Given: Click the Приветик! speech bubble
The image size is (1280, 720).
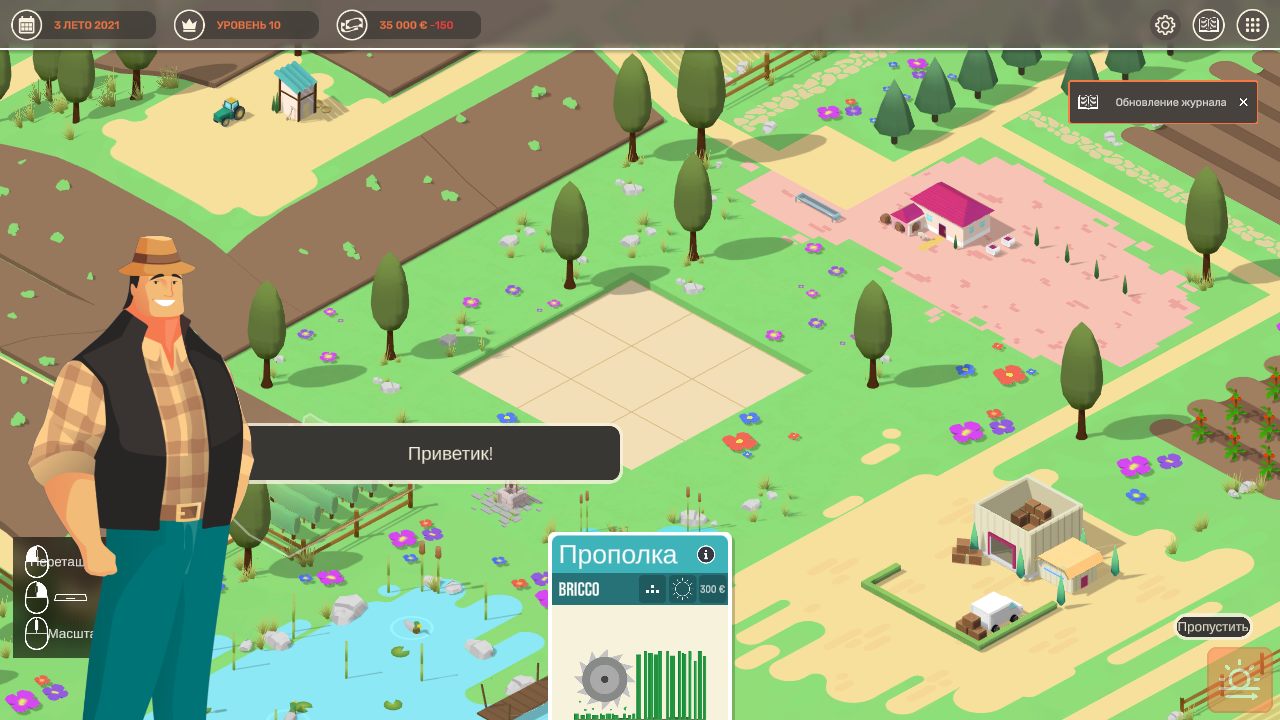Looking at the screenshot, I should 449,453.
